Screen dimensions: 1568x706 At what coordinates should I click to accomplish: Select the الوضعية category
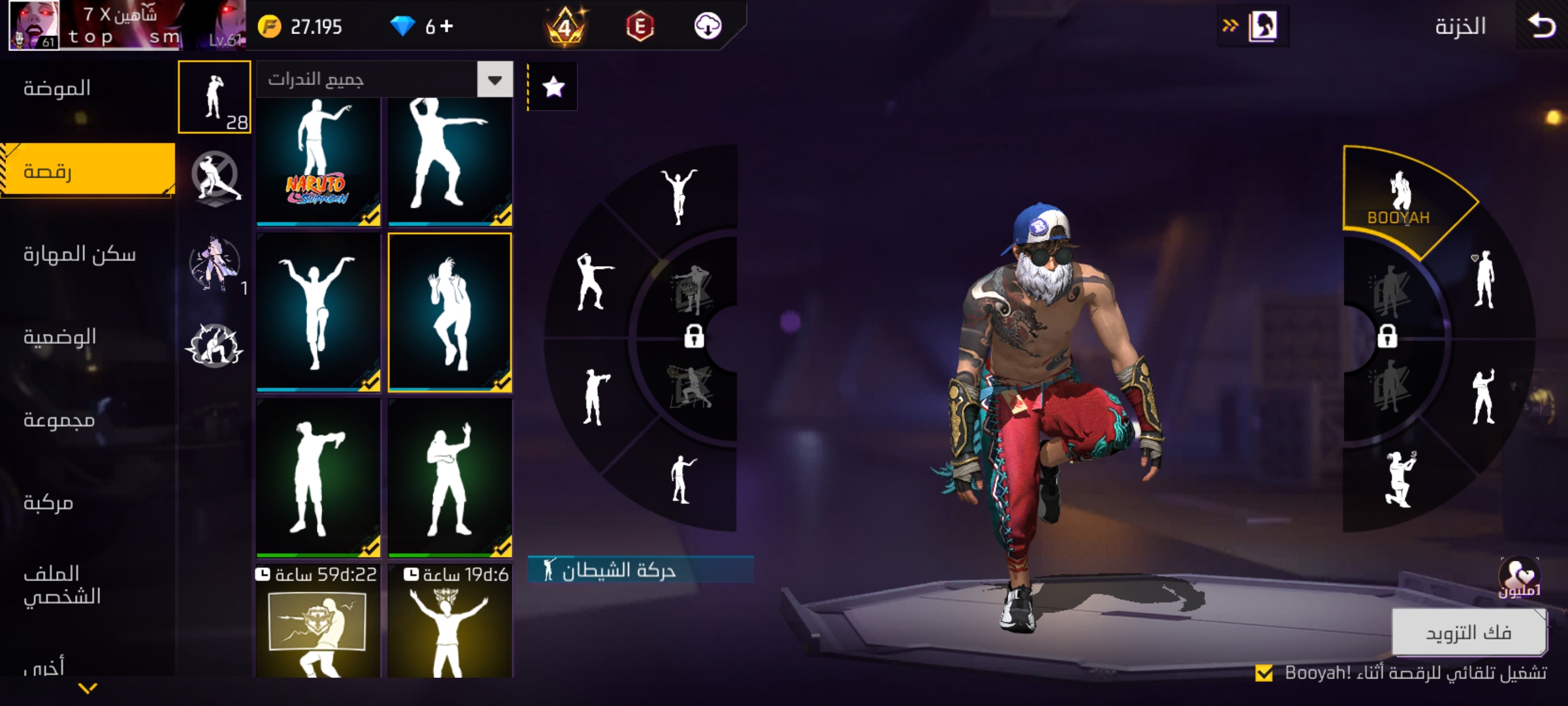pos(60,337)
